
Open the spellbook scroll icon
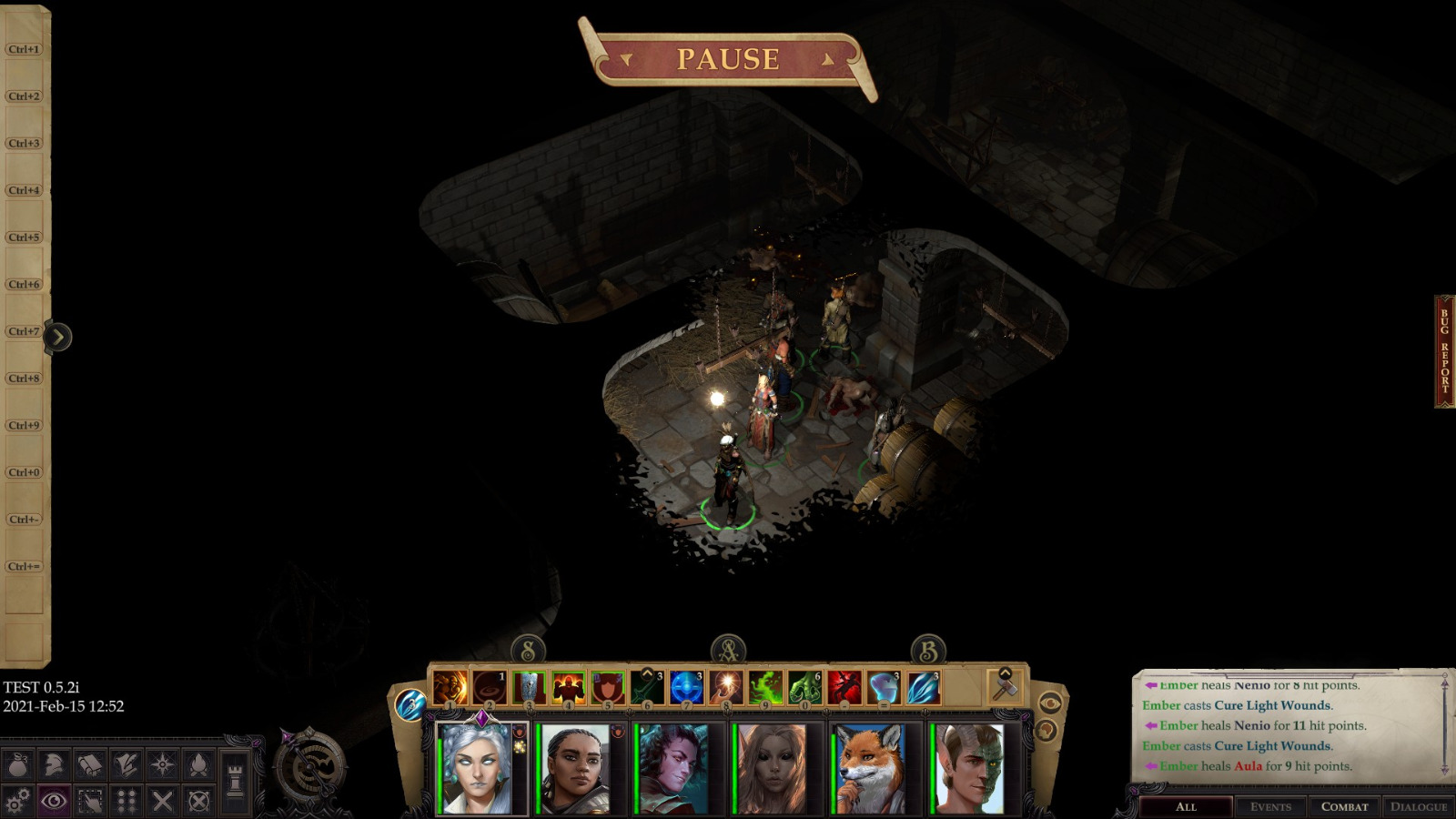point(90,764)
